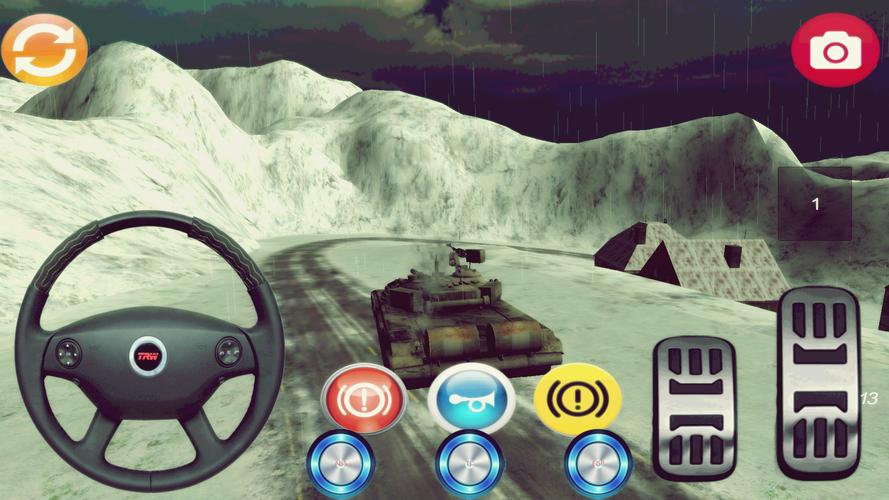This screenshot has height=500, width=889.
Task: Tap the orange circular arrows button
Action: click(x=44, y=48)
